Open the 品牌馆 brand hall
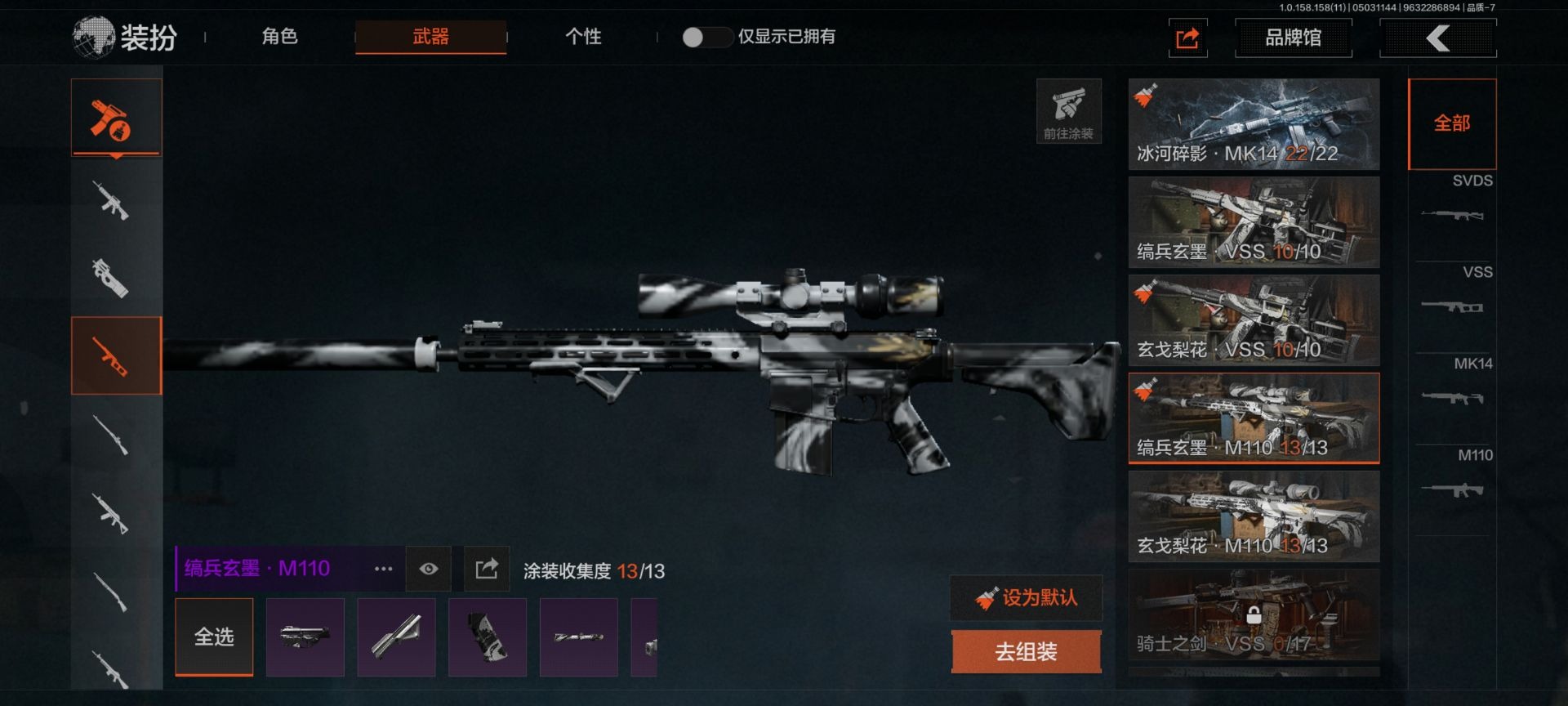1568x706 pixels. tap(1293, 38)
